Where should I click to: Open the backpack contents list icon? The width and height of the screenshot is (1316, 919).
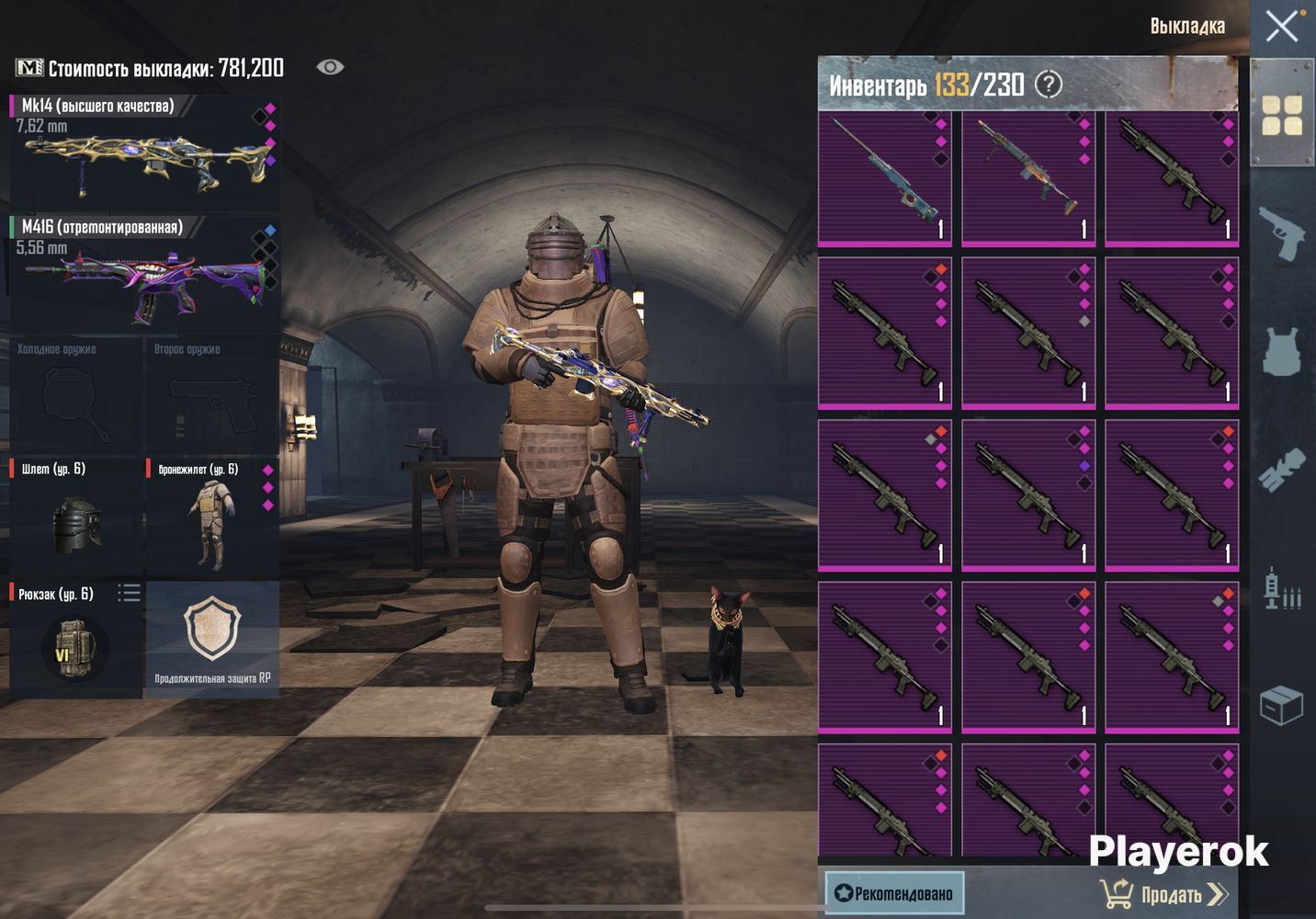tap(130, 593)
